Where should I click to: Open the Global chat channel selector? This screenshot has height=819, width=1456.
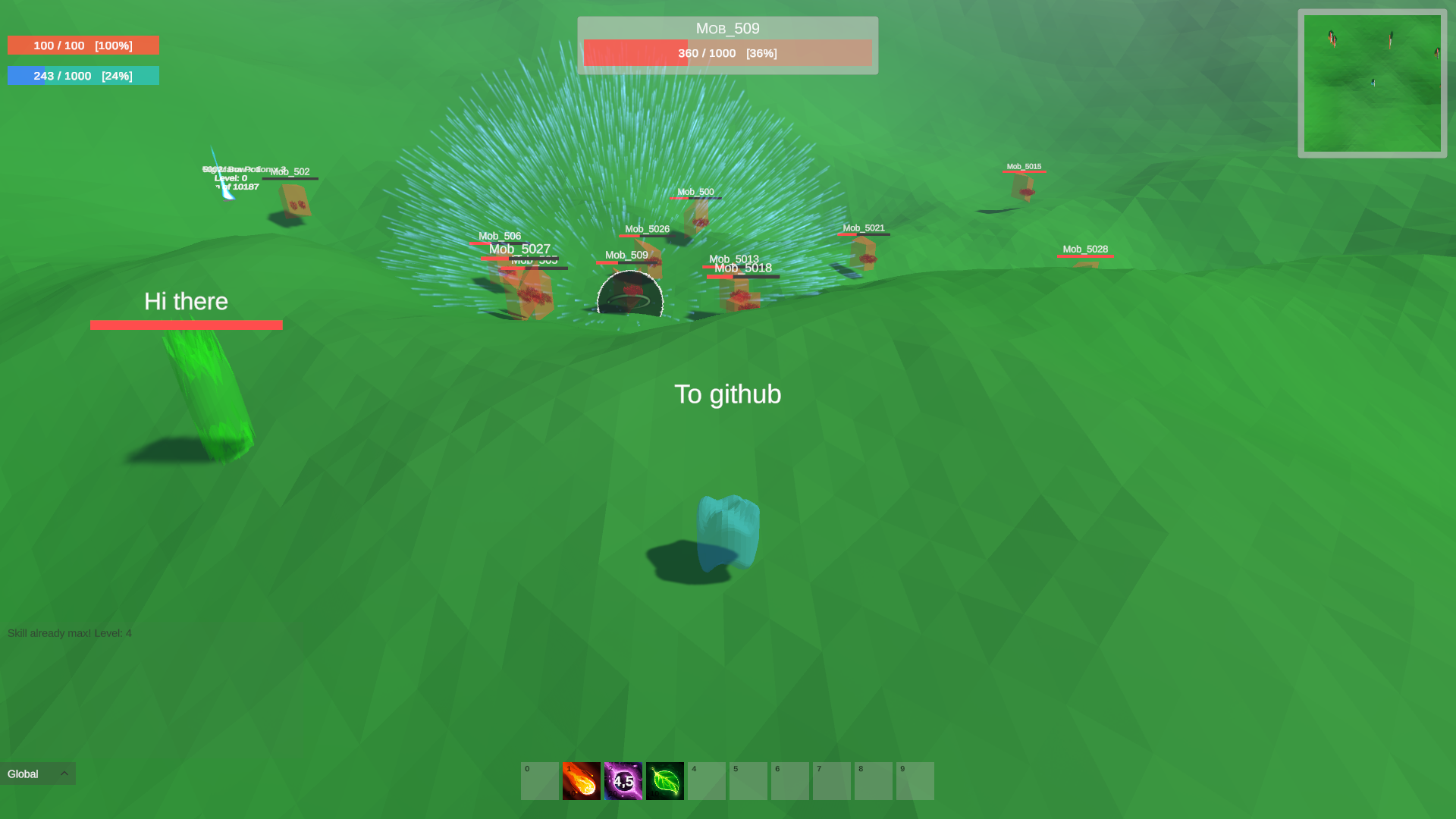point(23,773)
